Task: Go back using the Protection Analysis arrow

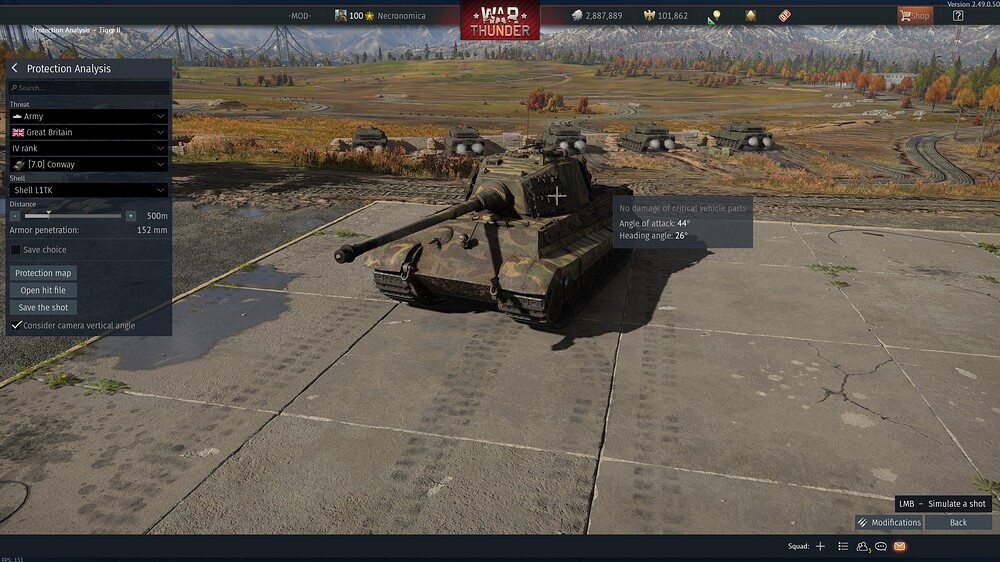Action: click(15, 68)
